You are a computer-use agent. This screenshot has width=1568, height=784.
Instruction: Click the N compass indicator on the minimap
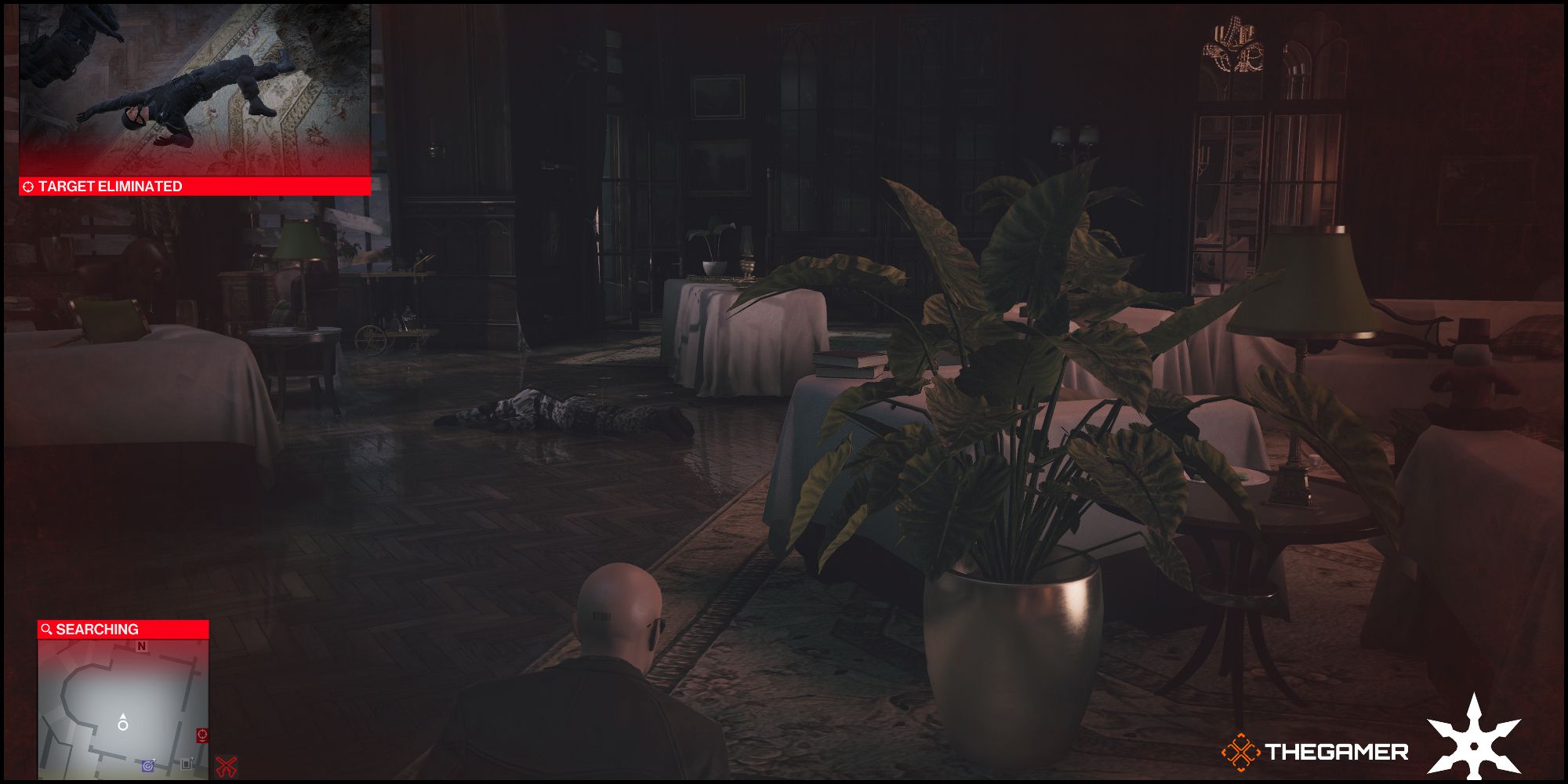pos(140,646)
